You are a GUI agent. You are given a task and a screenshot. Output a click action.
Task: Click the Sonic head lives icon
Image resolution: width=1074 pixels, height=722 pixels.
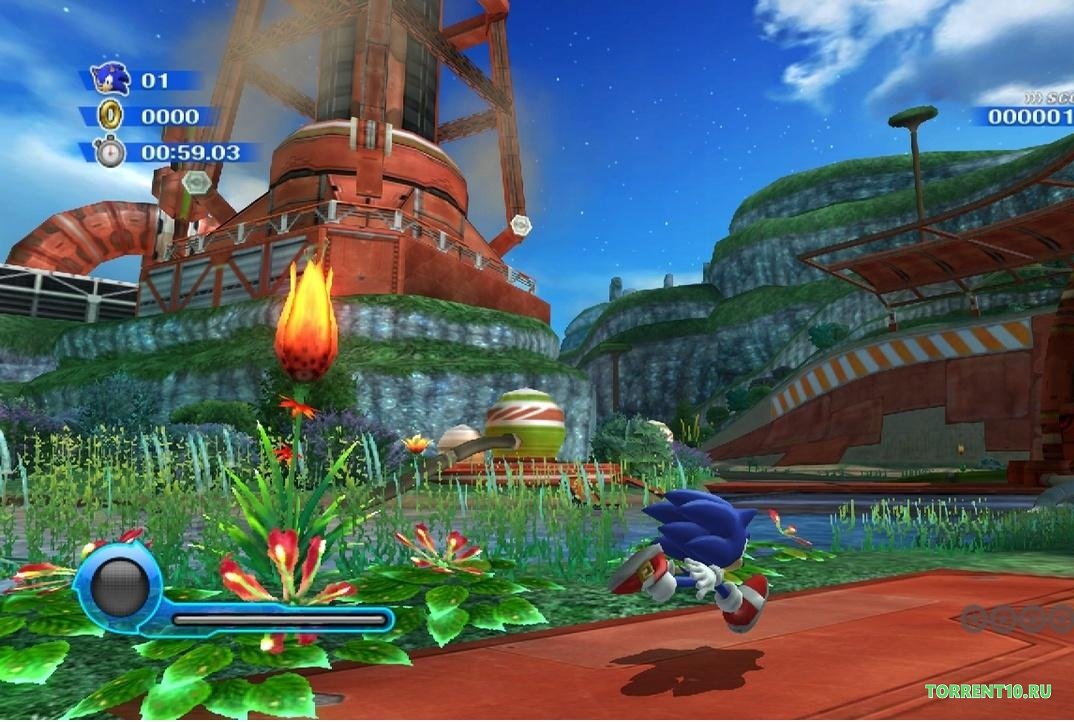[109, 79]
